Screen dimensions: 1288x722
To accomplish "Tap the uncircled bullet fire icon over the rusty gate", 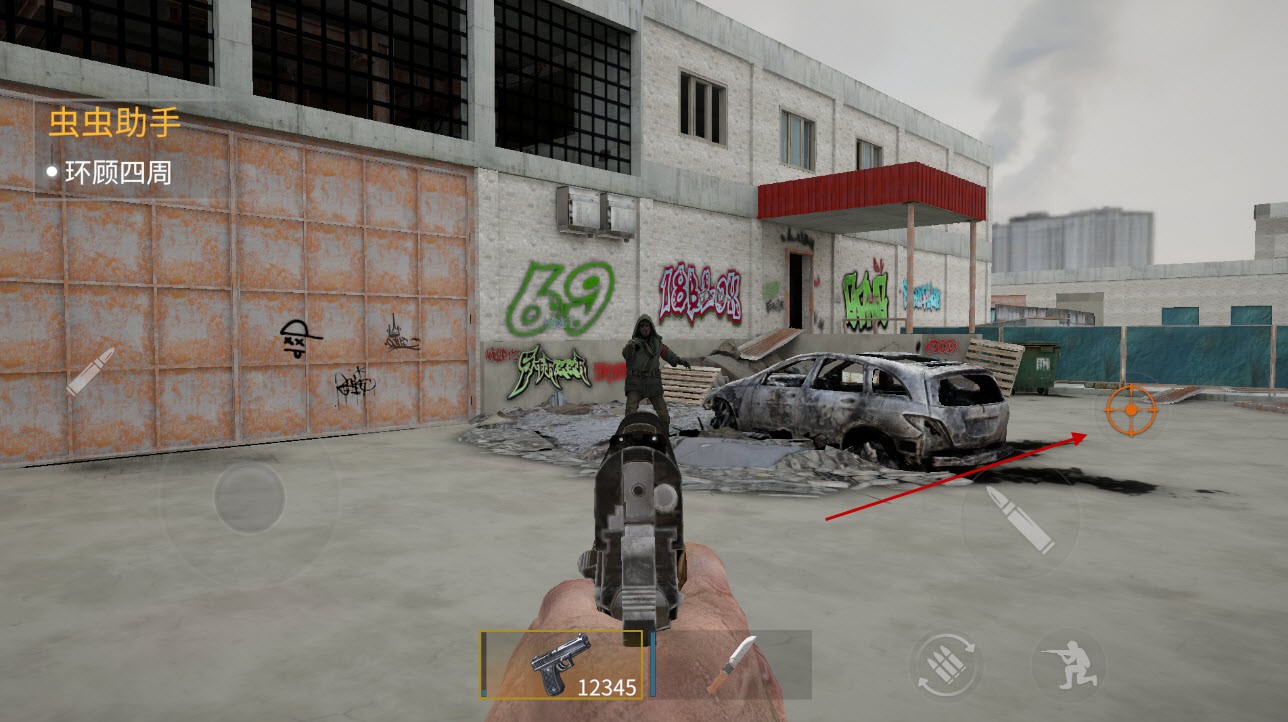I will coord(90,371).
